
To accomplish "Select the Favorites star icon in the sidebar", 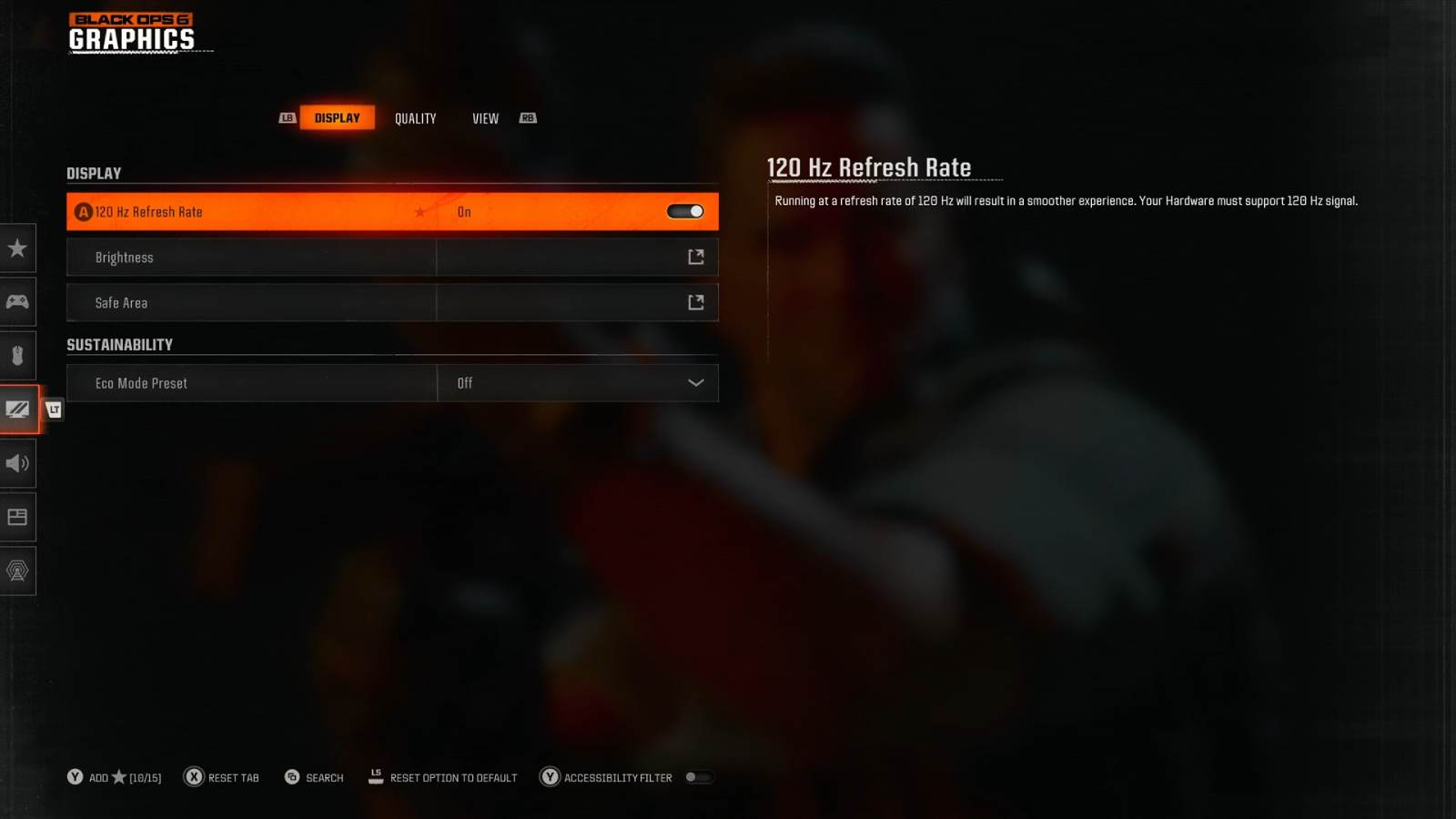I will point(18,248).
